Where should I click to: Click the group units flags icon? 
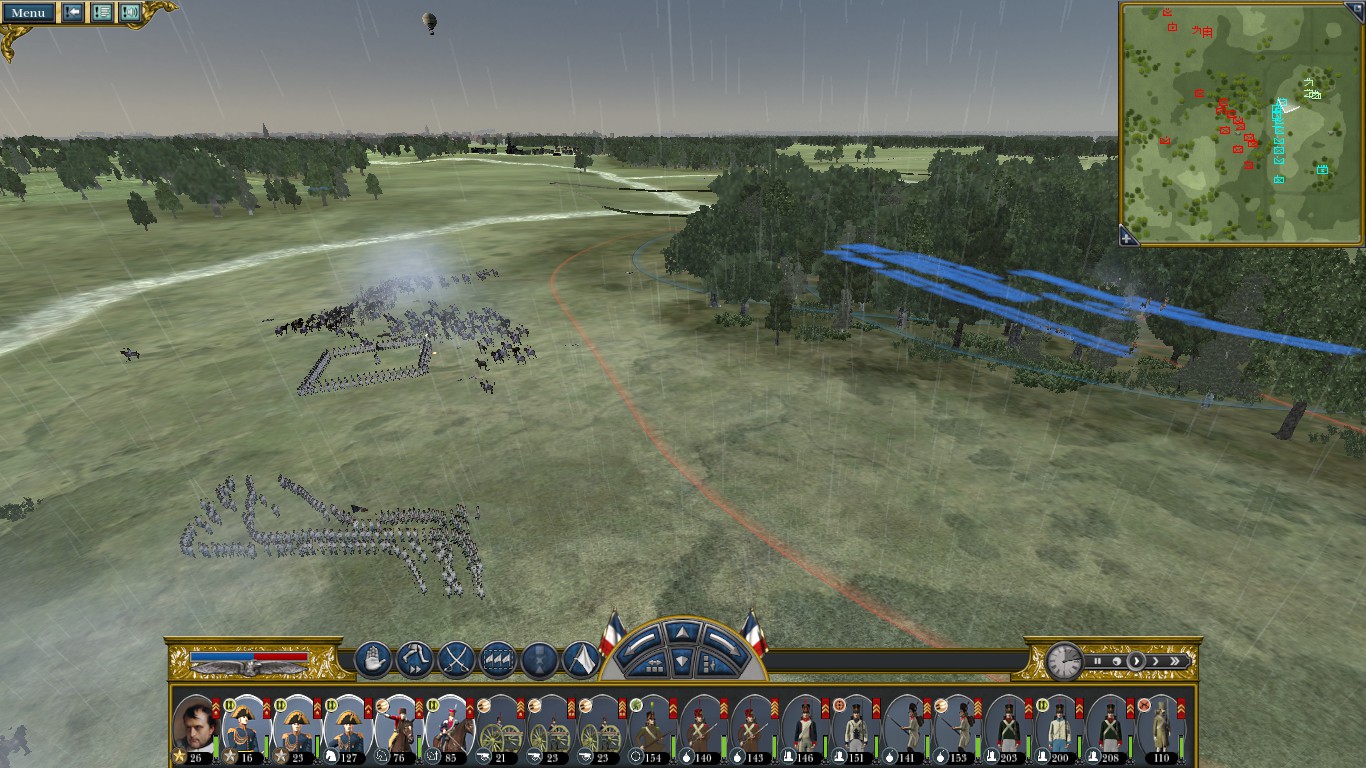(498, 660)
